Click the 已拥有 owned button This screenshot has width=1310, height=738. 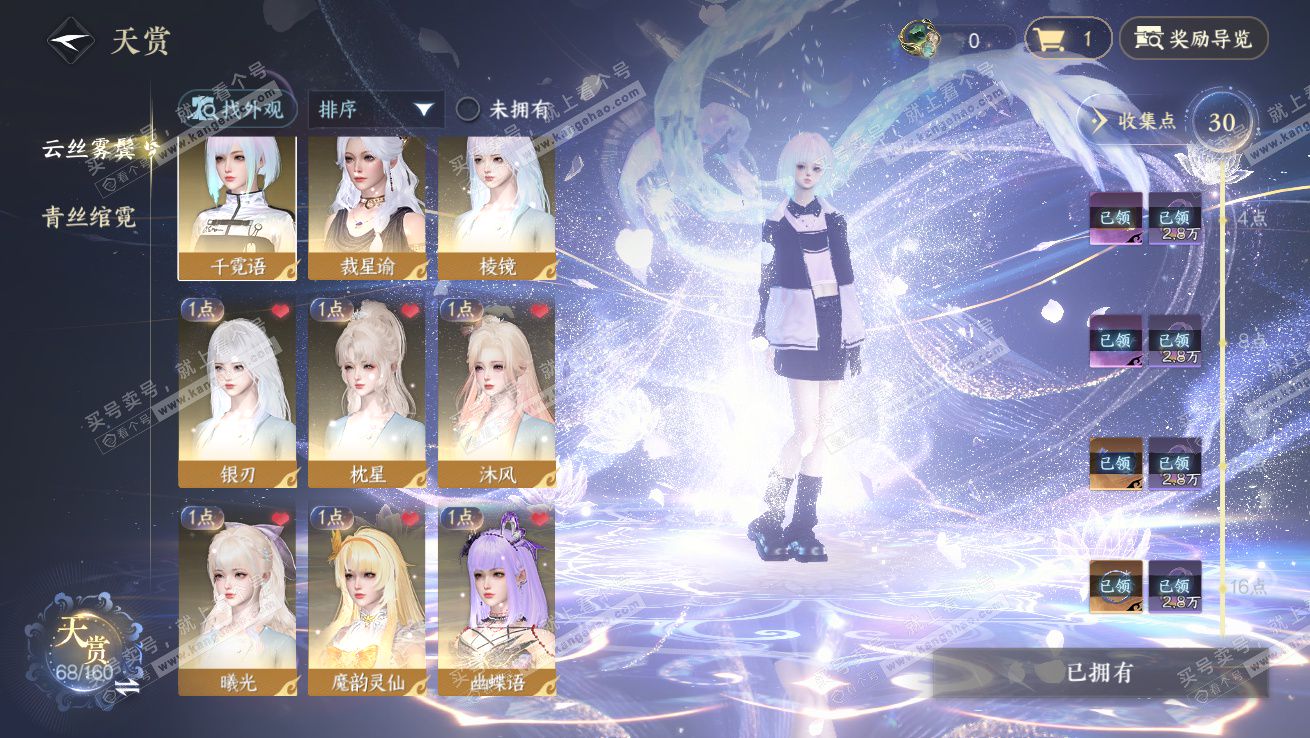click(x=1100, y=673)
